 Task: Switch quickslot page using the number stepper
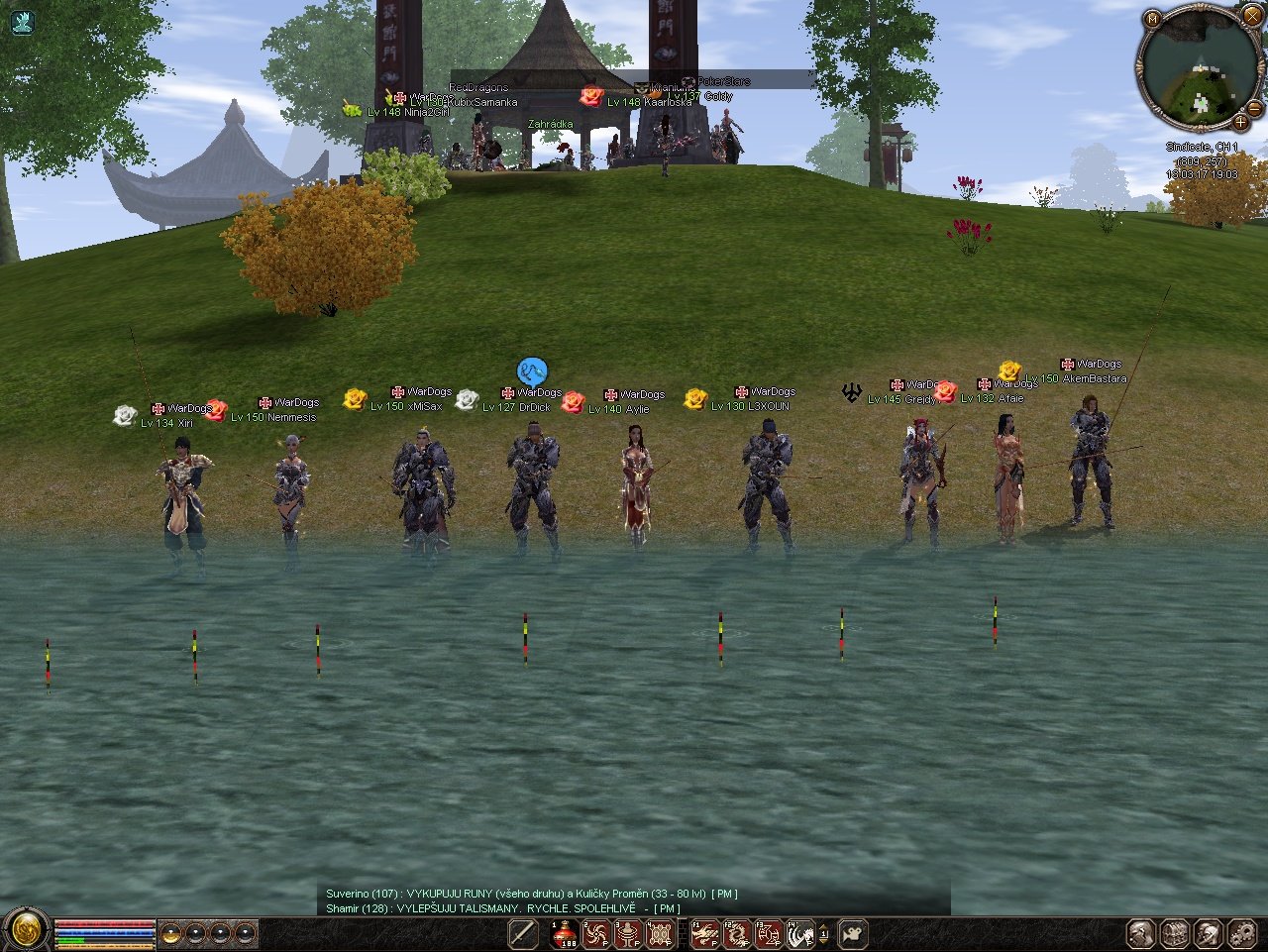coord(823,933)
